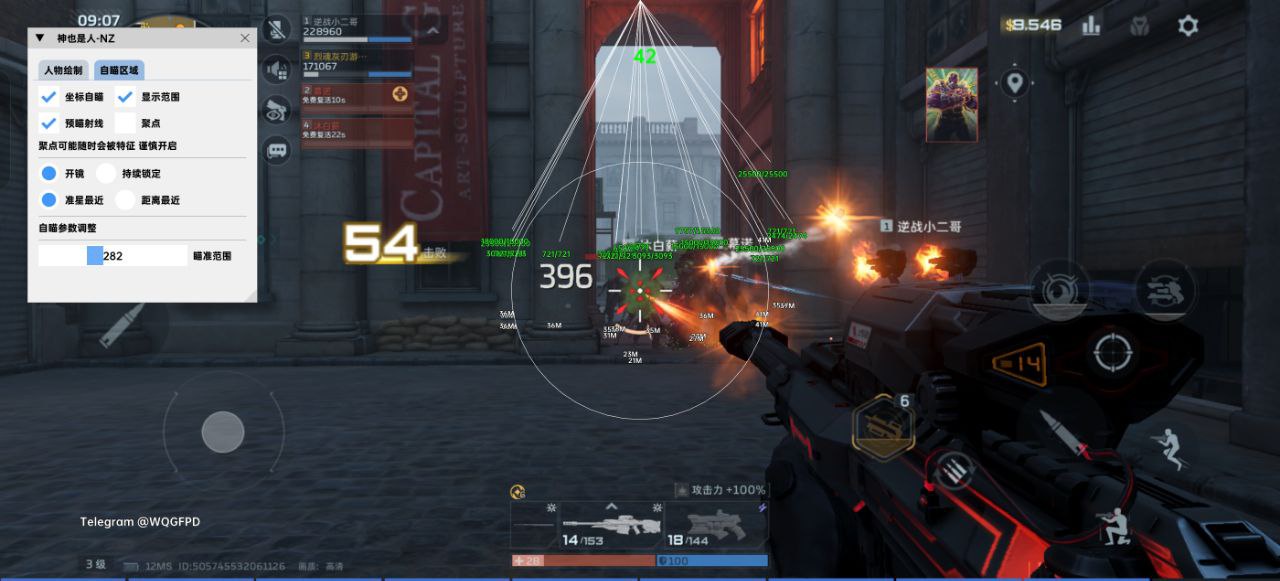This screenshot has width=1280, height=581.
Task: Open the chat bubble button
Action: tap(276, 151)
